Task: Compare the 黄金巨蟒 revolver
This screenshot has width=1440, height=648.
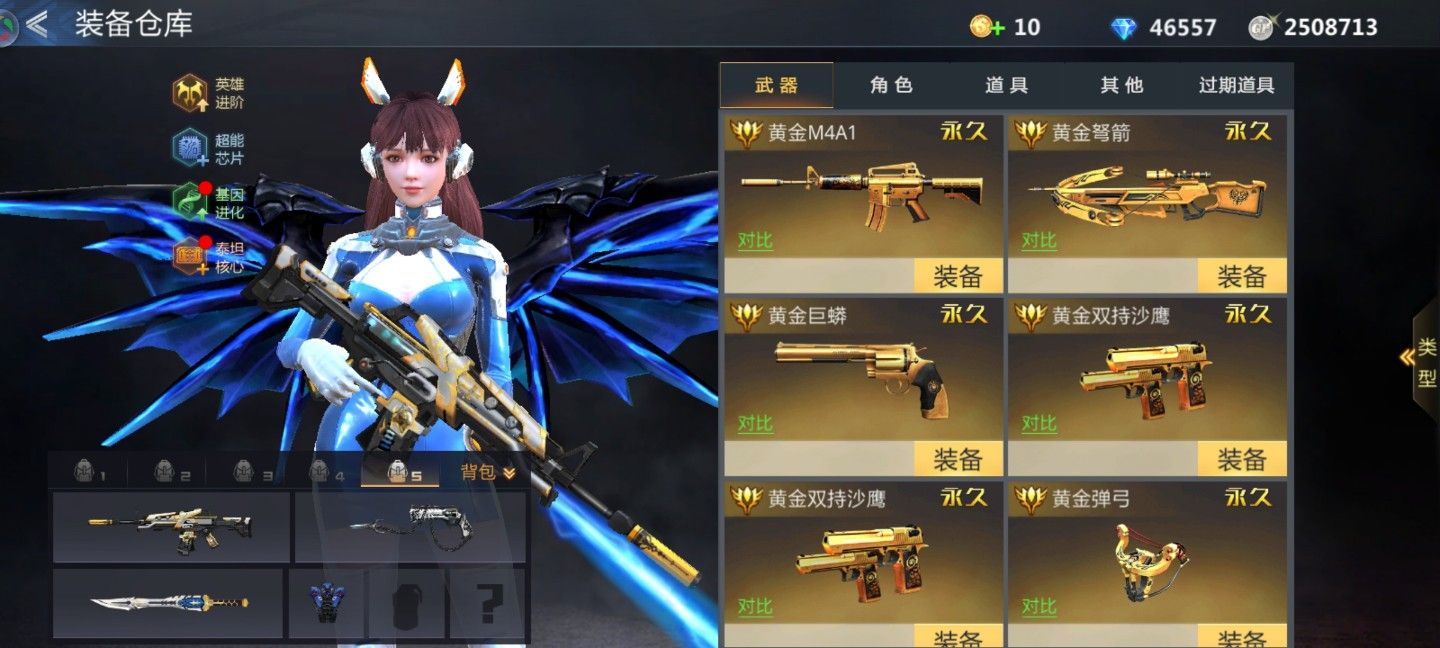Action: point(755,424)
